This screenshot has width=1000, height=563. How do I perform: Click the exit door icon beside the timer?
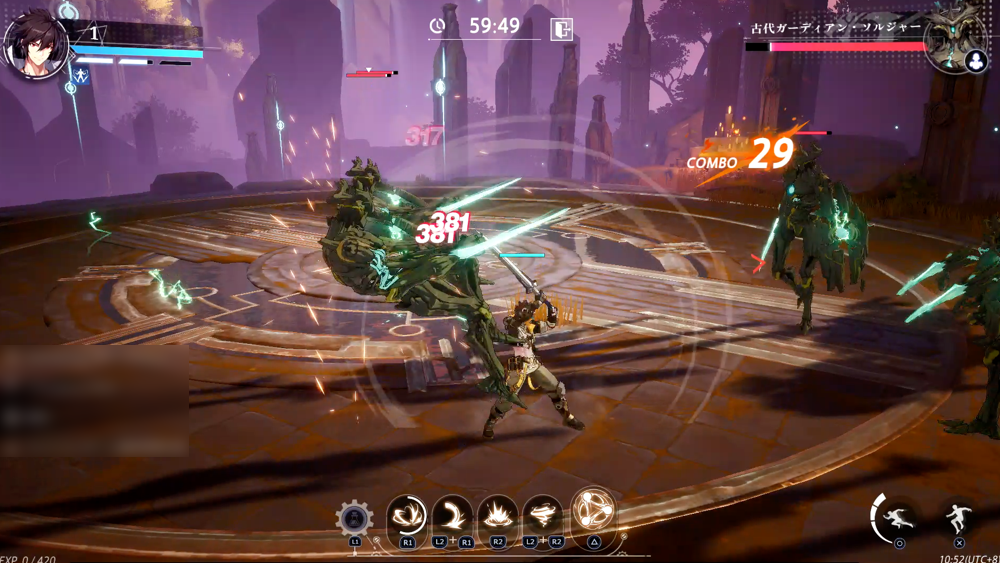[x=562, y=28]
